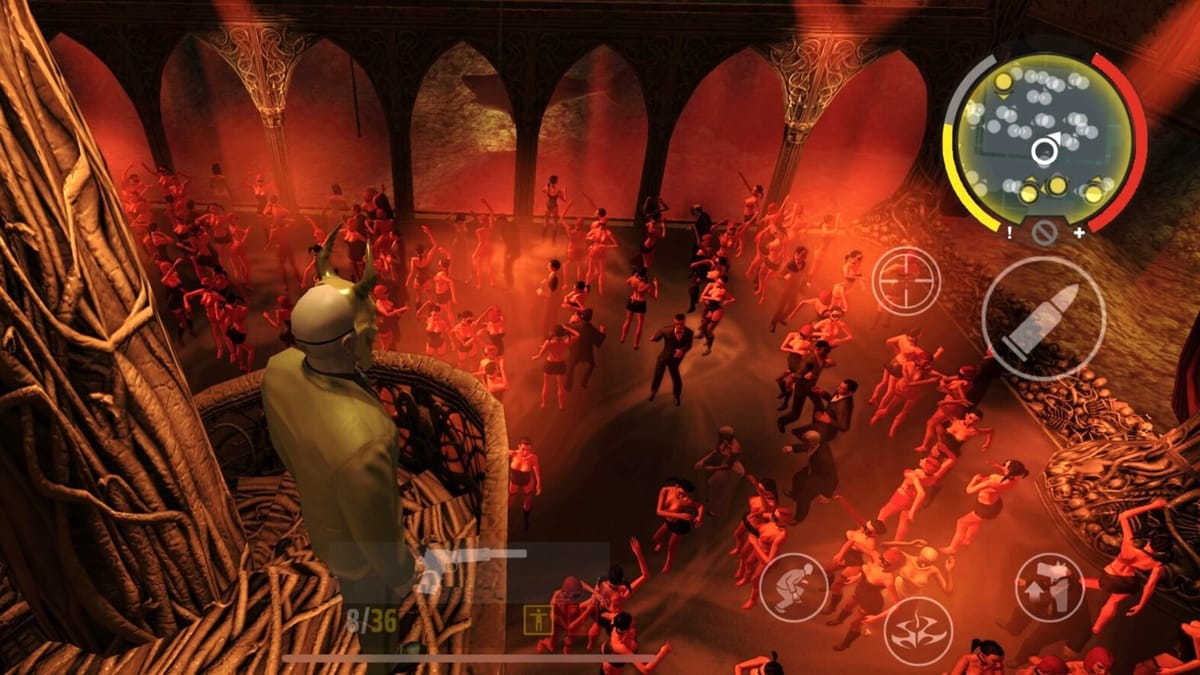This screenshot has height=675, width=1200.
Task: Fire using the bullet button
Action: [1043, 318]
